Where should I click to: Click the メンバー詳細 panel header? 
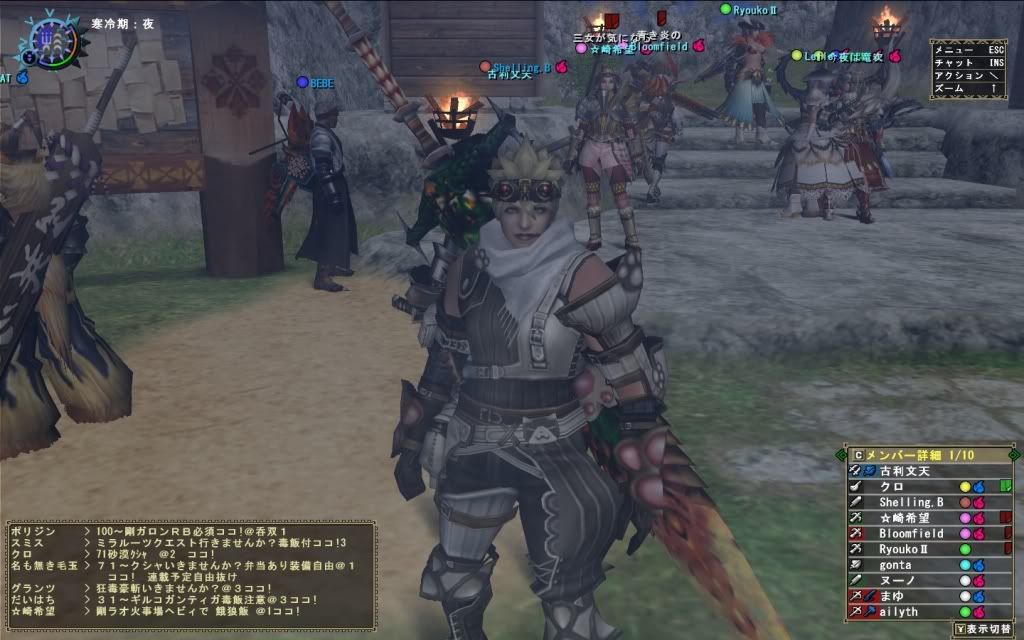[x=920, y=455]
